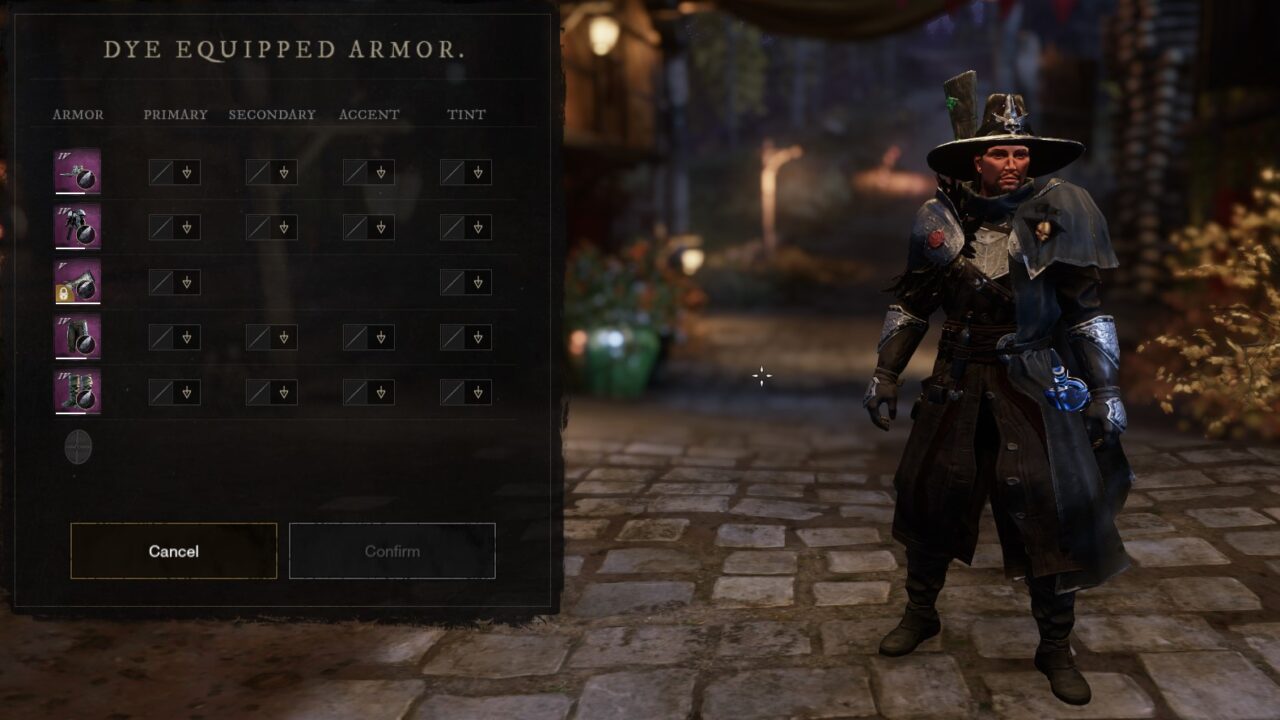
Task: Select the hat armor icon
Action: coord(77,172)
